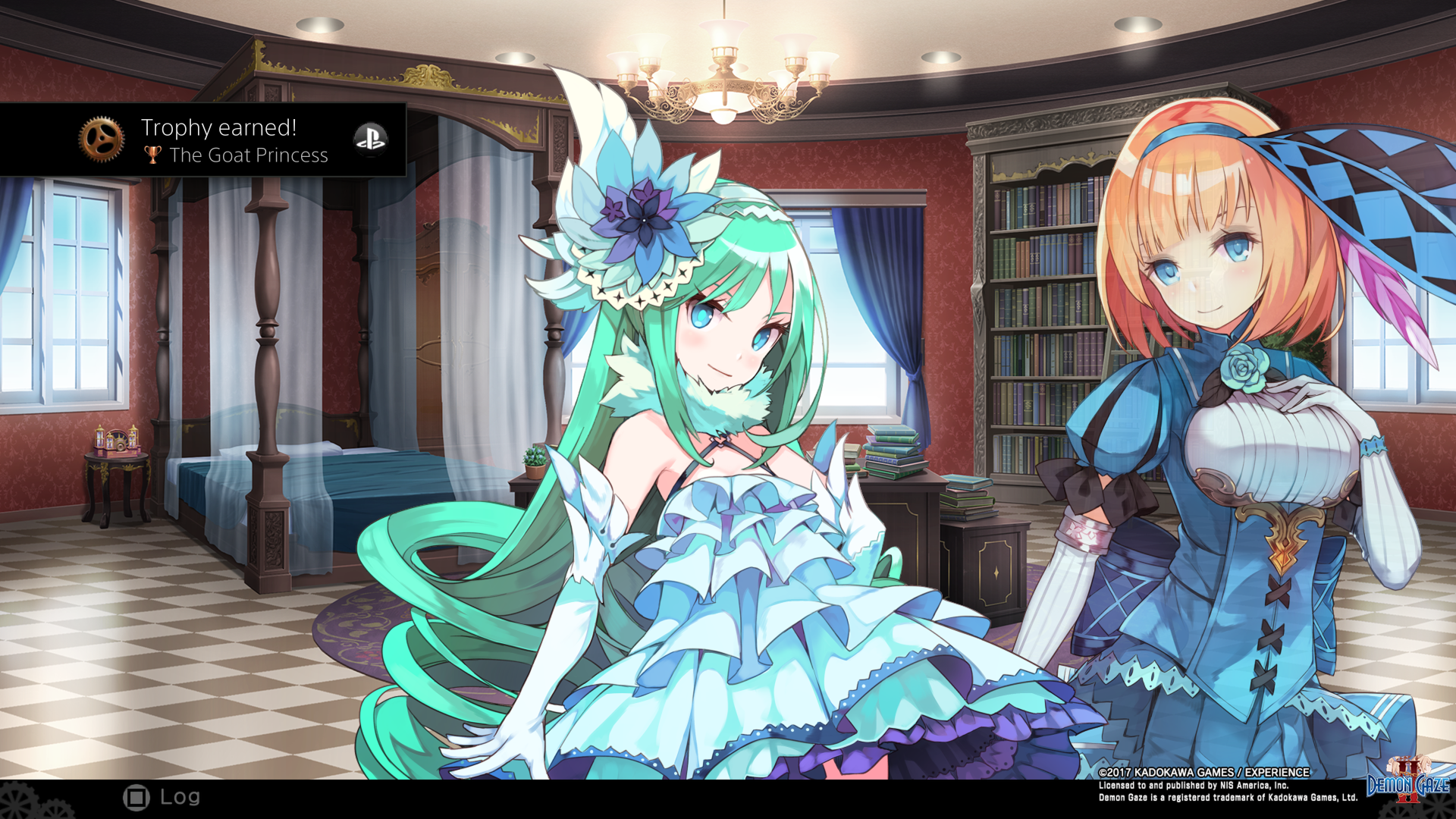Click the PlayStation logo in the notification
1456x819 pixels.
click(371, 139)
